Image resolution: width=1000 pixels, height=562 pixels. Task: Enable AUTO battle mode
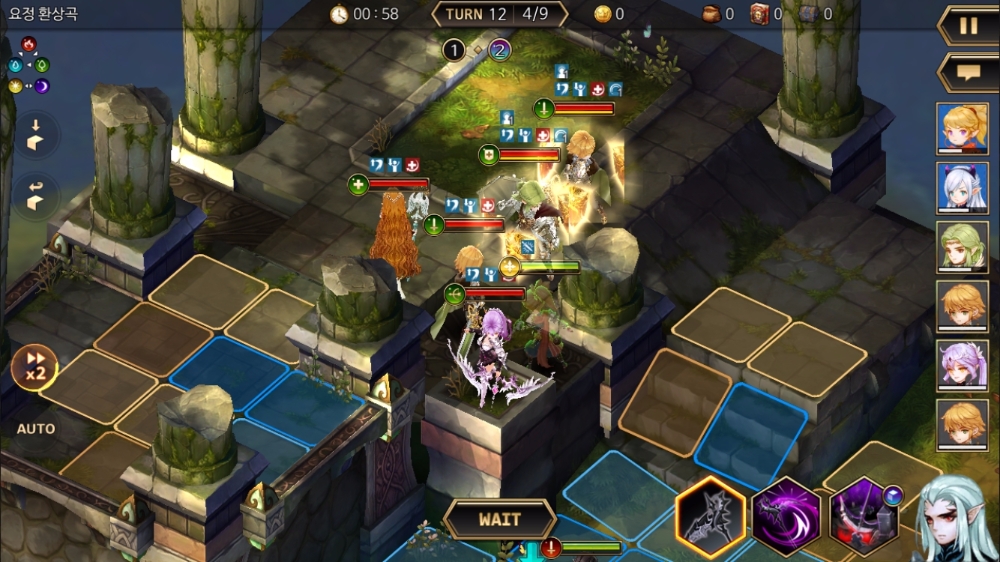pos(36,429)
